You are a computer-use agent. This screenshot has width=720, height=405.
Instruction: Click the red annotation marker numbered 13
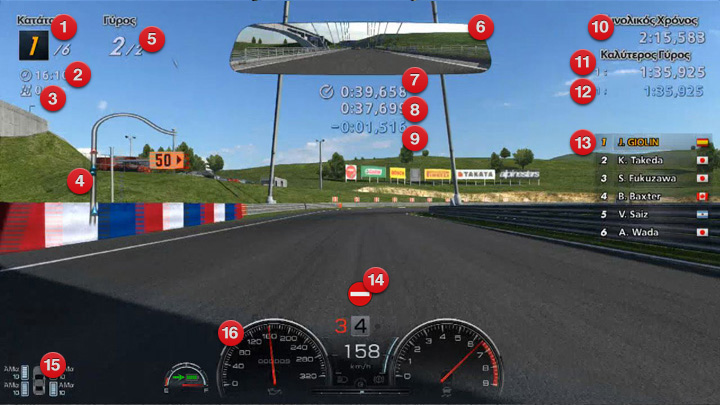582,142
